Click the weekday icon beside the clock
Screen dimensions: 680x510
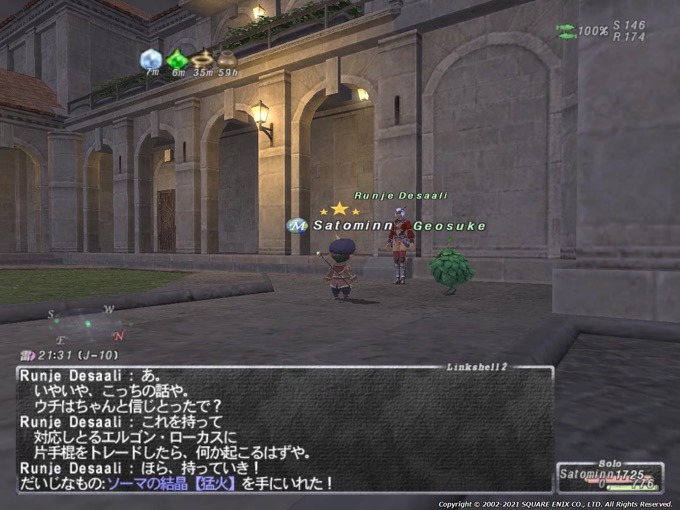coord(27,355)
